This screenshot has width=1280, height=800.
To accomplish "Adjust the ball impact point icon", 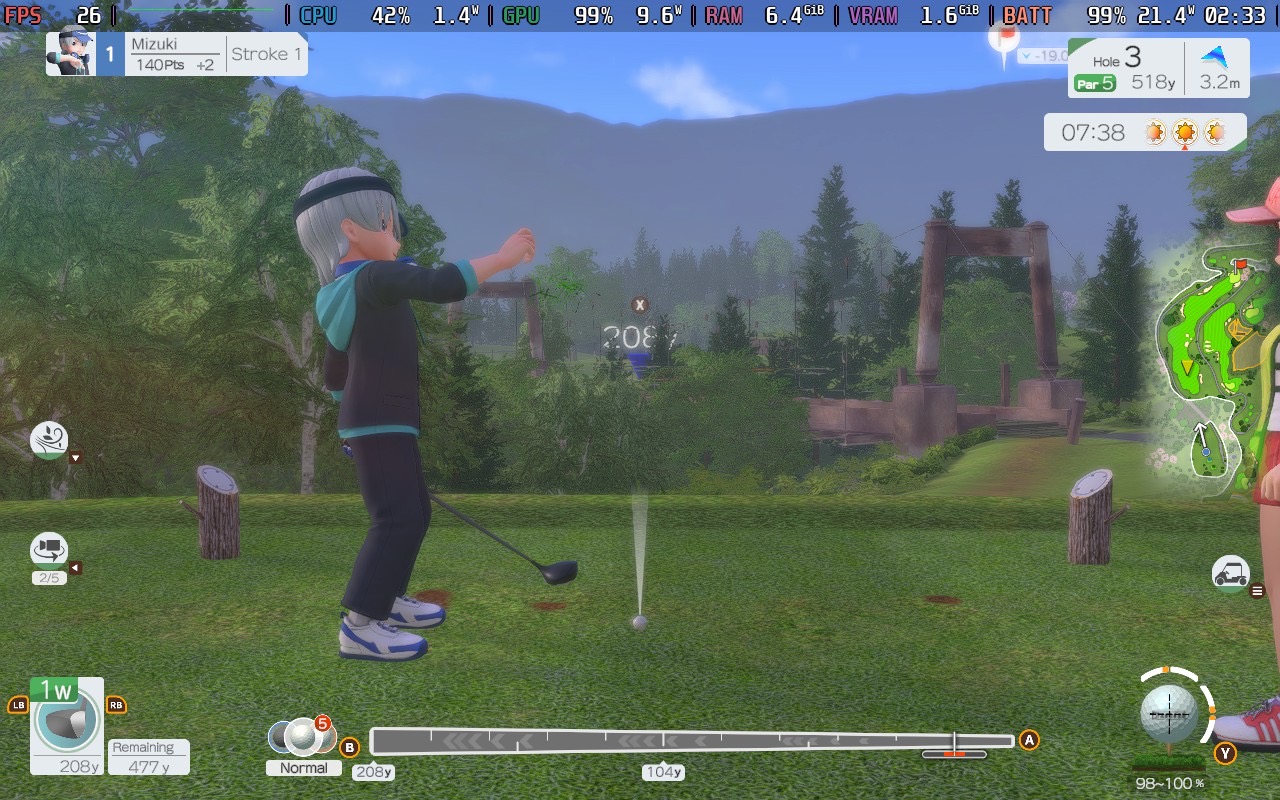I will point(1168,714).
